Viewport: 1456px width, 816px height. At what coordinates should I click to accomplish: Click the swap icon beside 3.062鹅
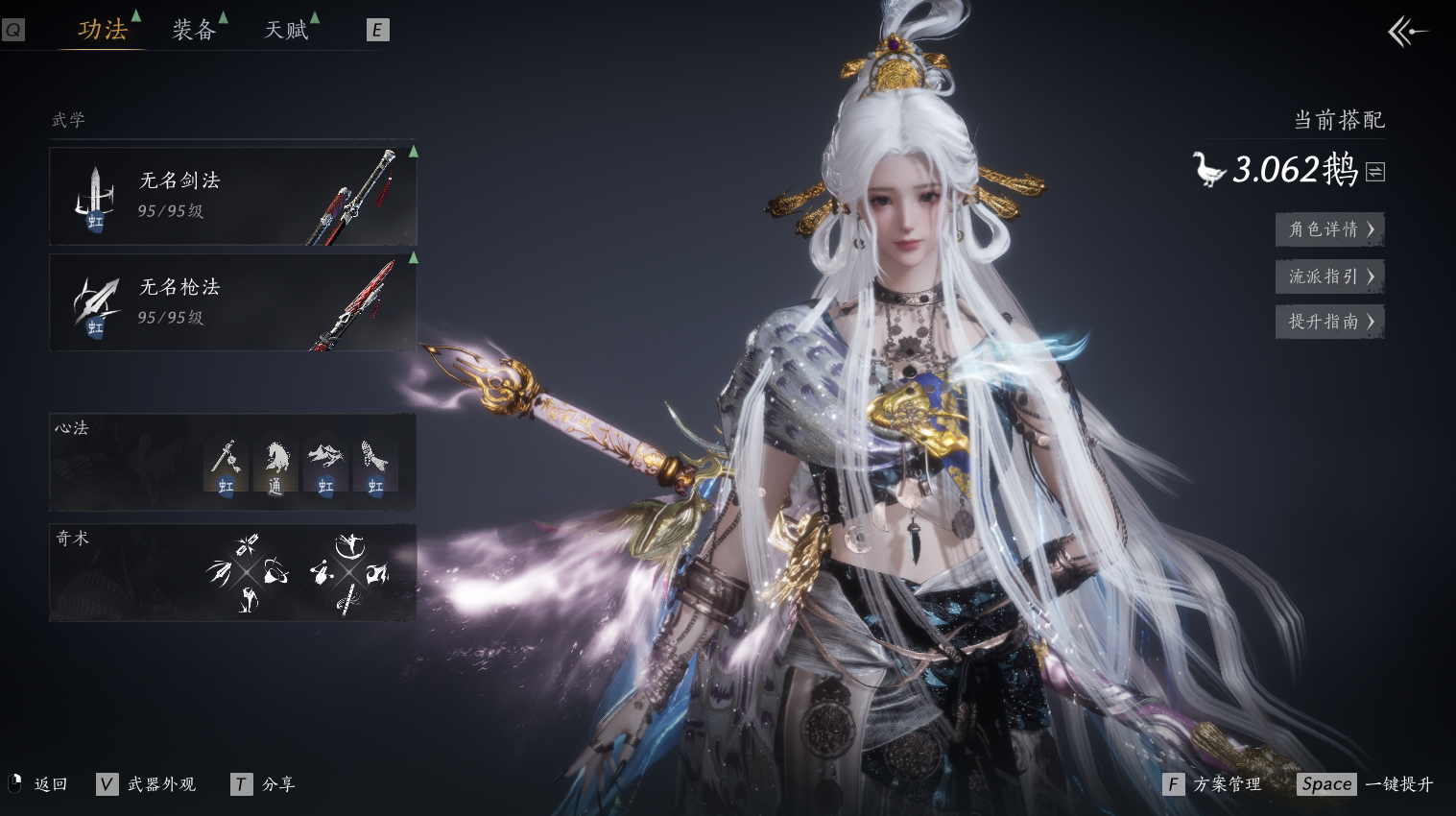[x=1375, y=172]
